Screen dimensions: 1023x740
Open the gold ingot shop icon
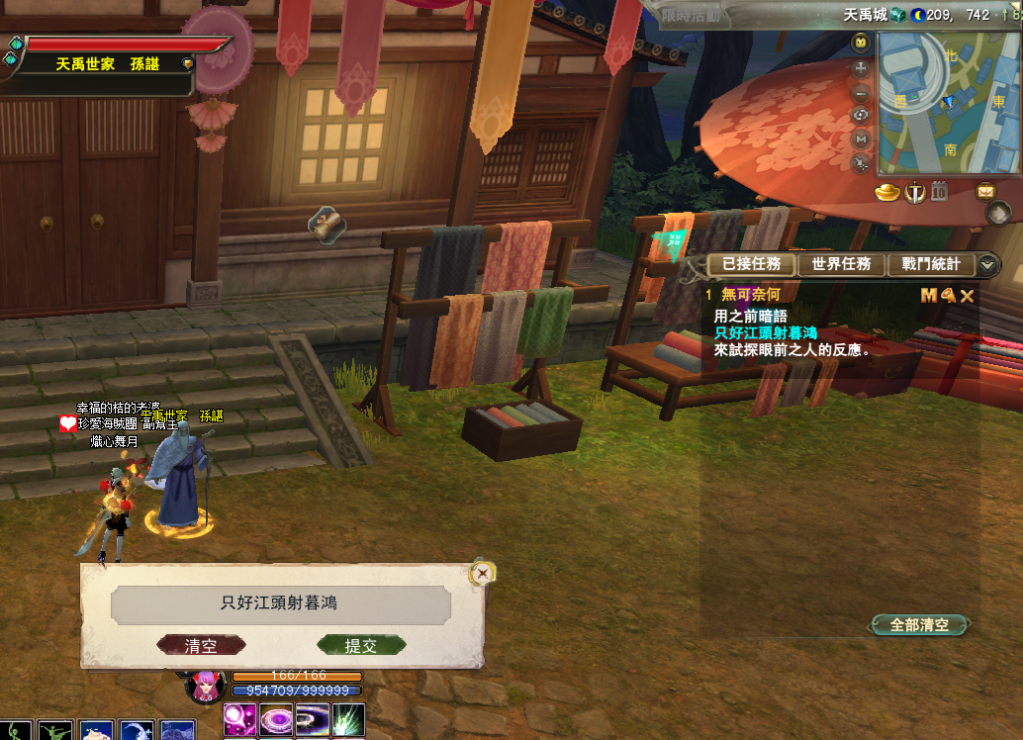(888, 192)
